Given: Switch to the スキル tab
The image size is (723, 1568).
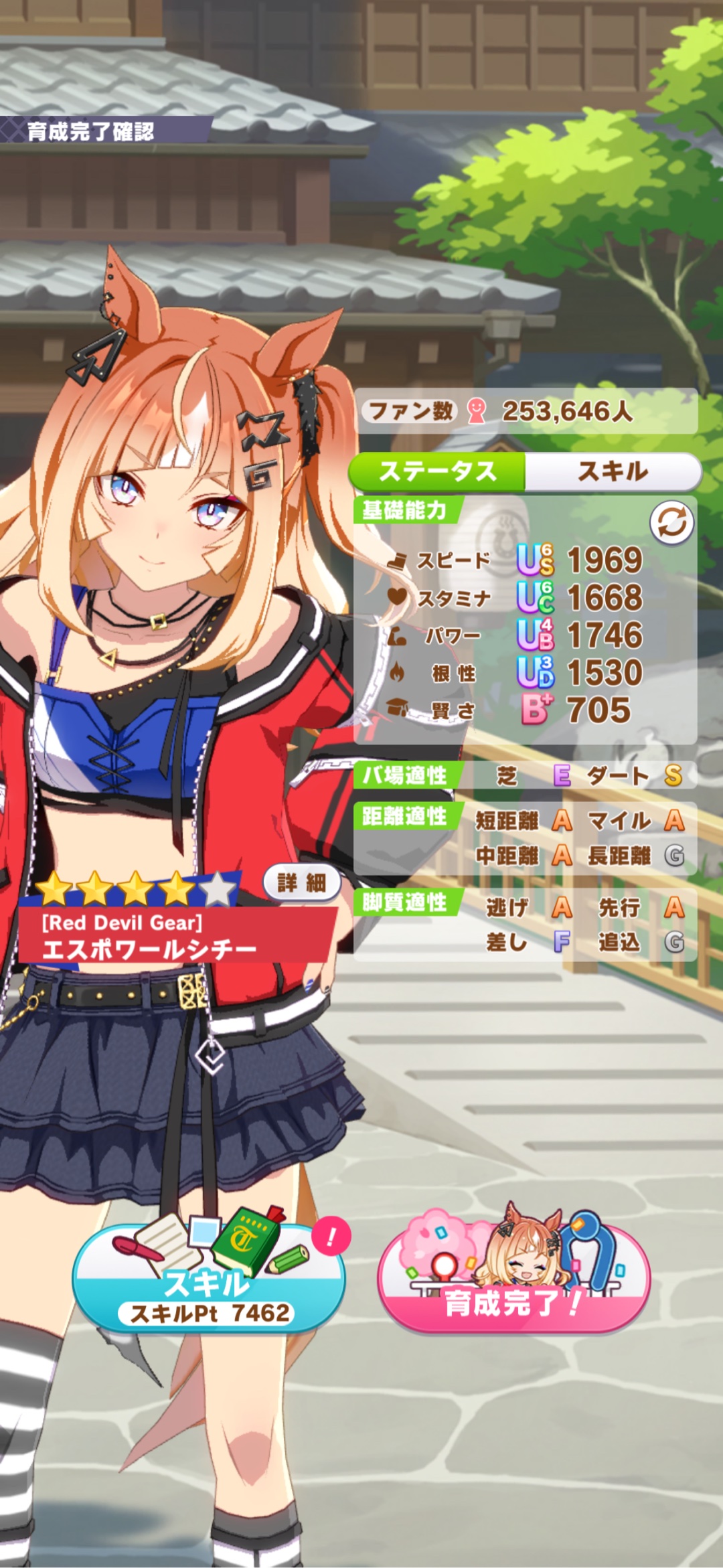Looking at the screenshot, I should (613, 471).
